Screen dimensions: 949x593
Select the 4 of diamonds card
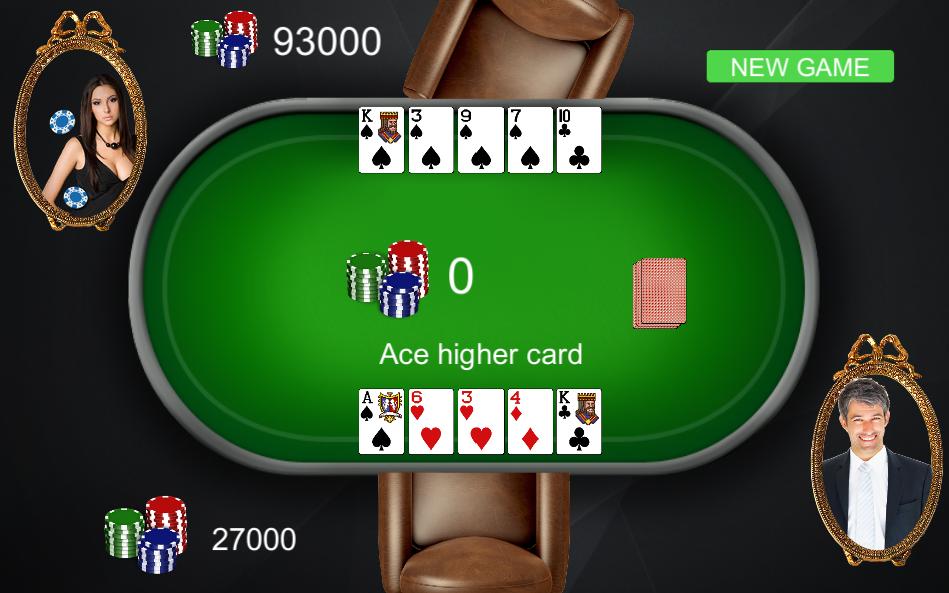[x=530, y=421]
